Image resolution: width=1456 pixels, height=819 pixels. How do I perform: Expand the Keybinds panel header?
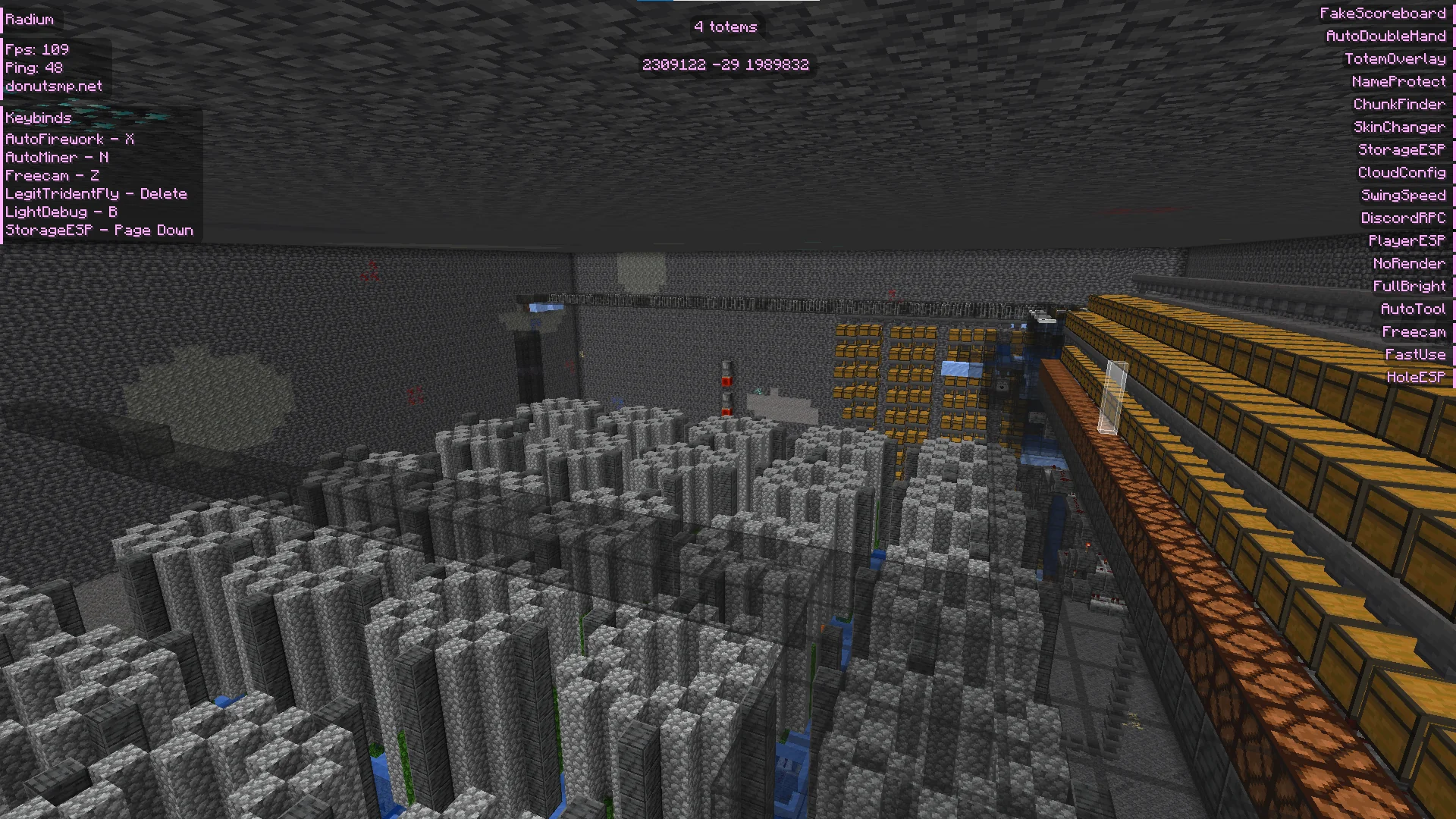click(x=38, y=118)
